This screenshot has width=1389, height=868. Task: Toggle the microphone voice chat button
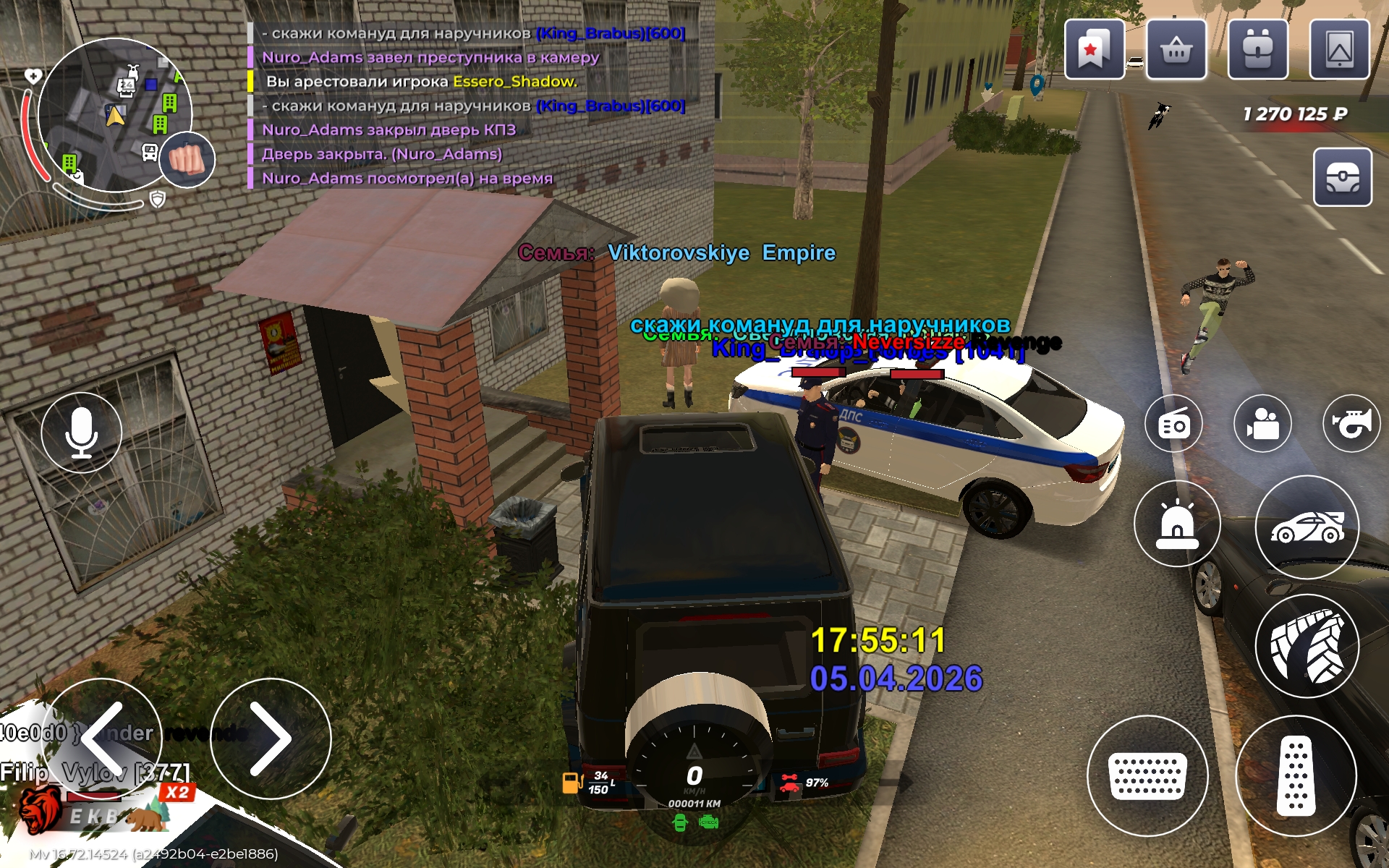81,433
